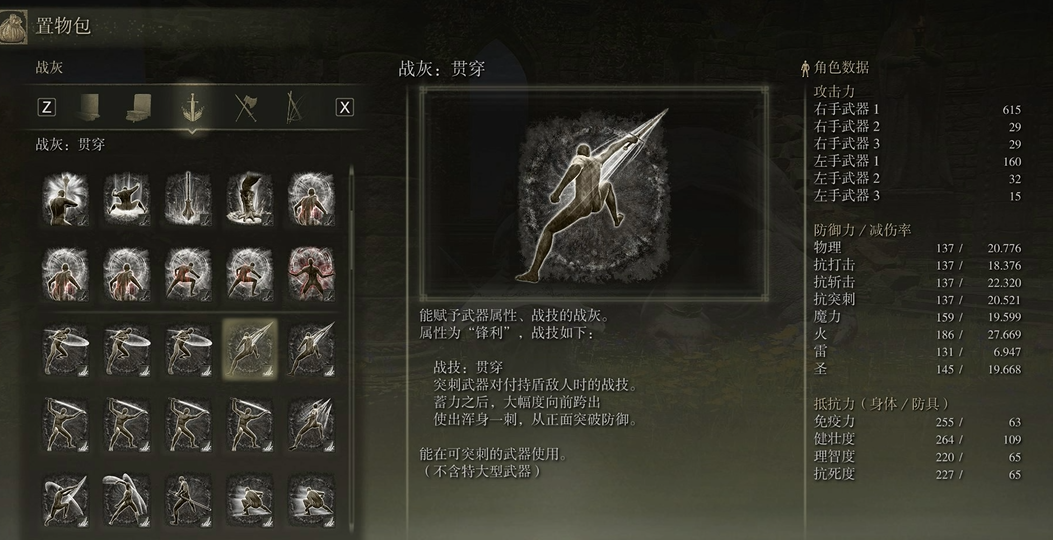1053x540 pixels.
Task: Select the highlighted 贯穿 ash of war slot
Action: click(x=250, y=347)
